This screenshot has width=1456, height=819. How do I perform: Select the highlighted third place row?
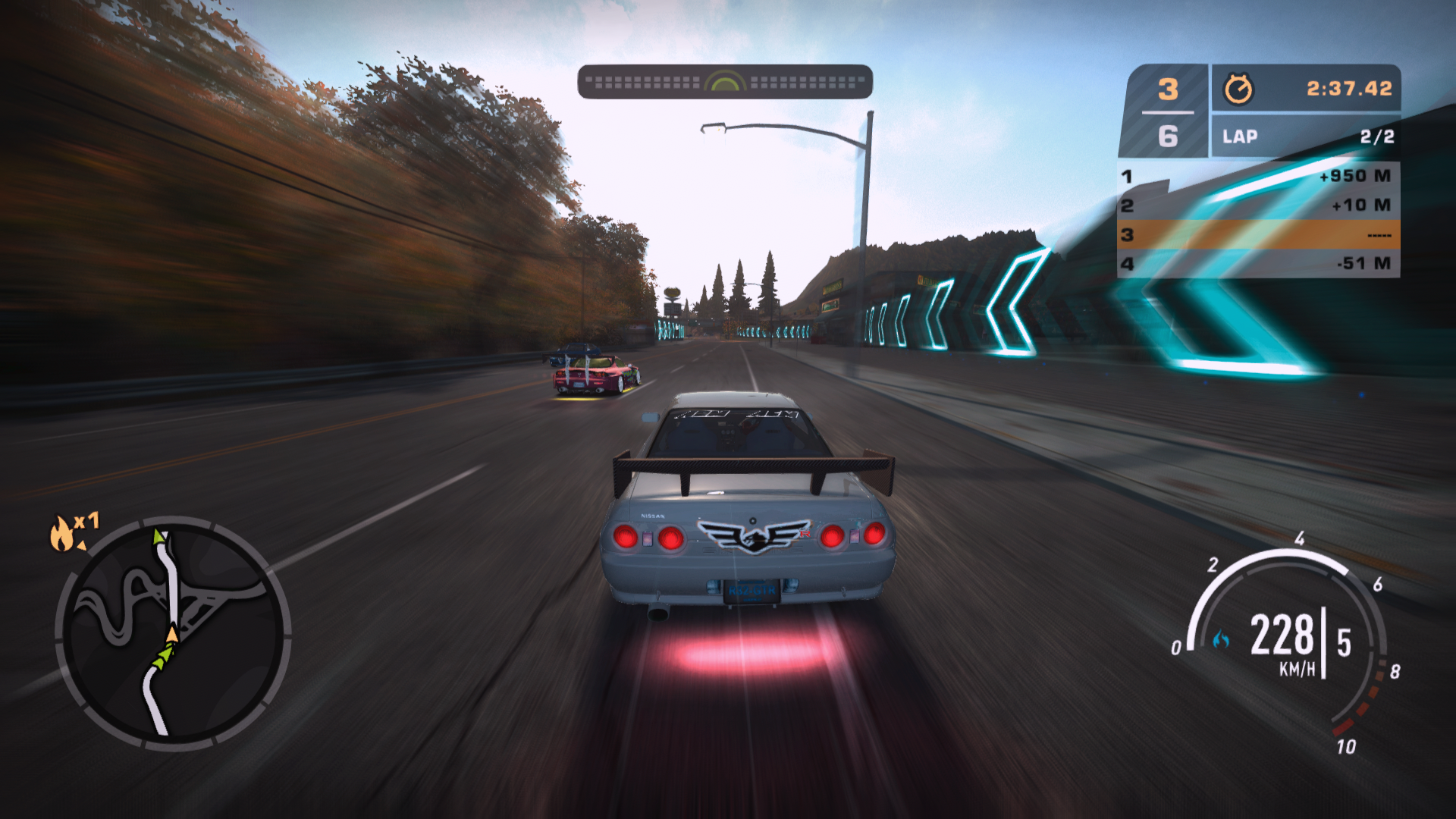(x=1258, y=235)
